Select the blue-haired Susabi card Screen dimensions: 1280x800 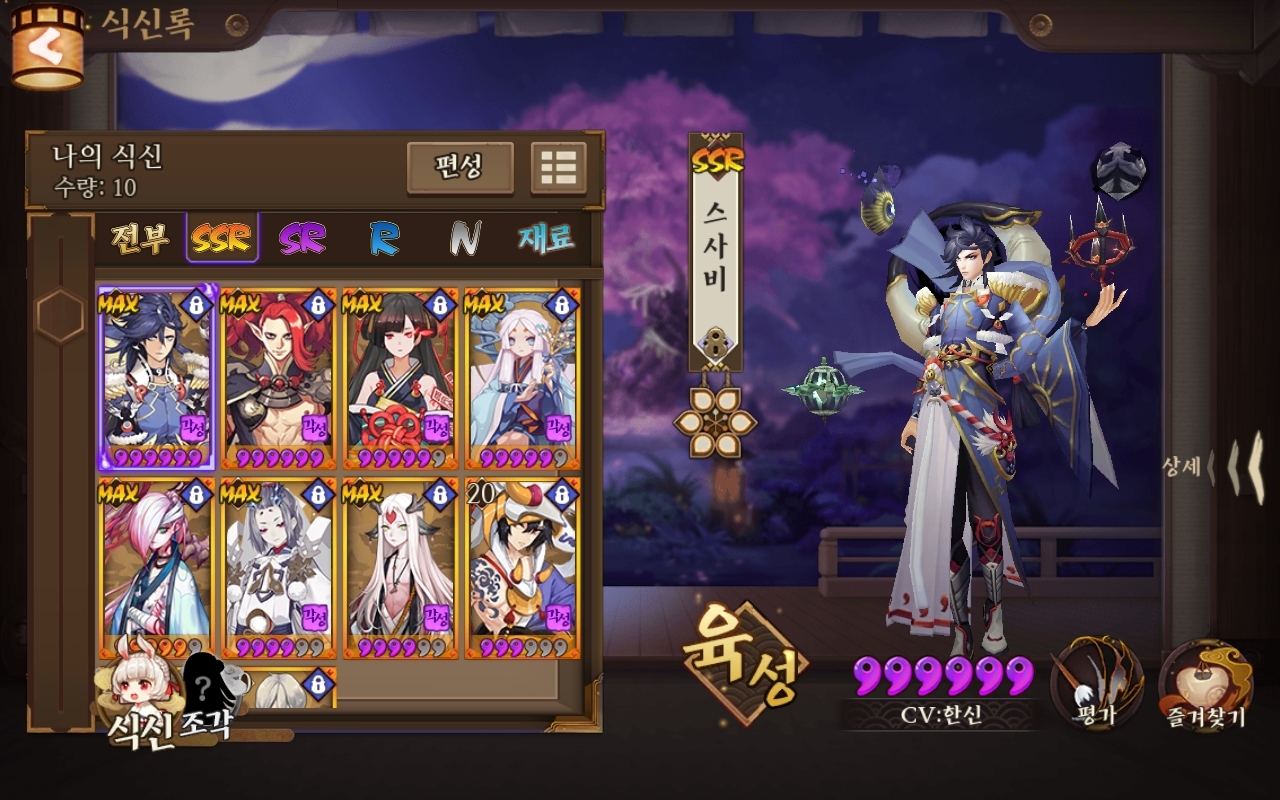click(x=156, y=379)
